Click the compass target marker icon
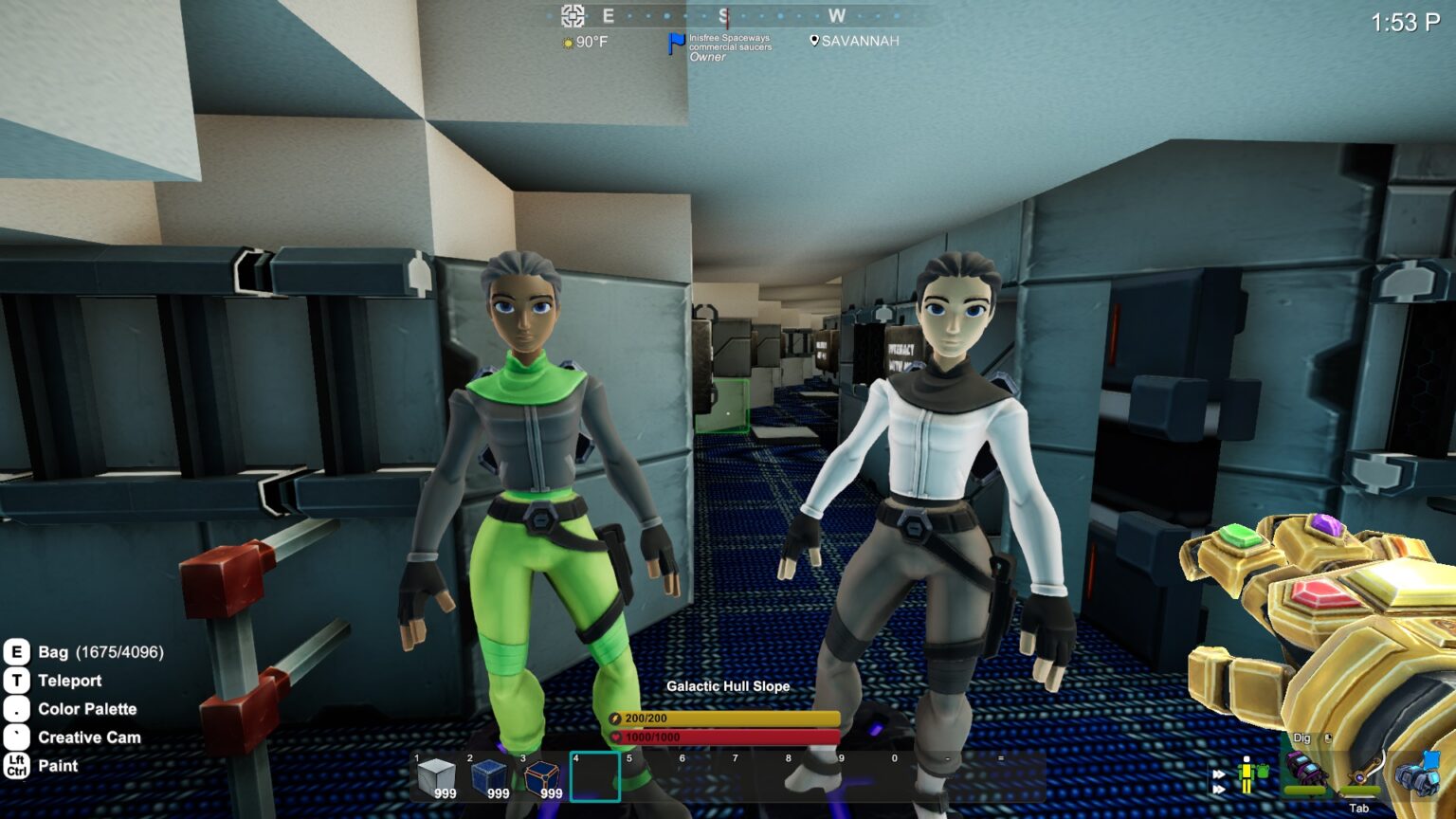The image size is (1456, 819). (x=573, y=15)
